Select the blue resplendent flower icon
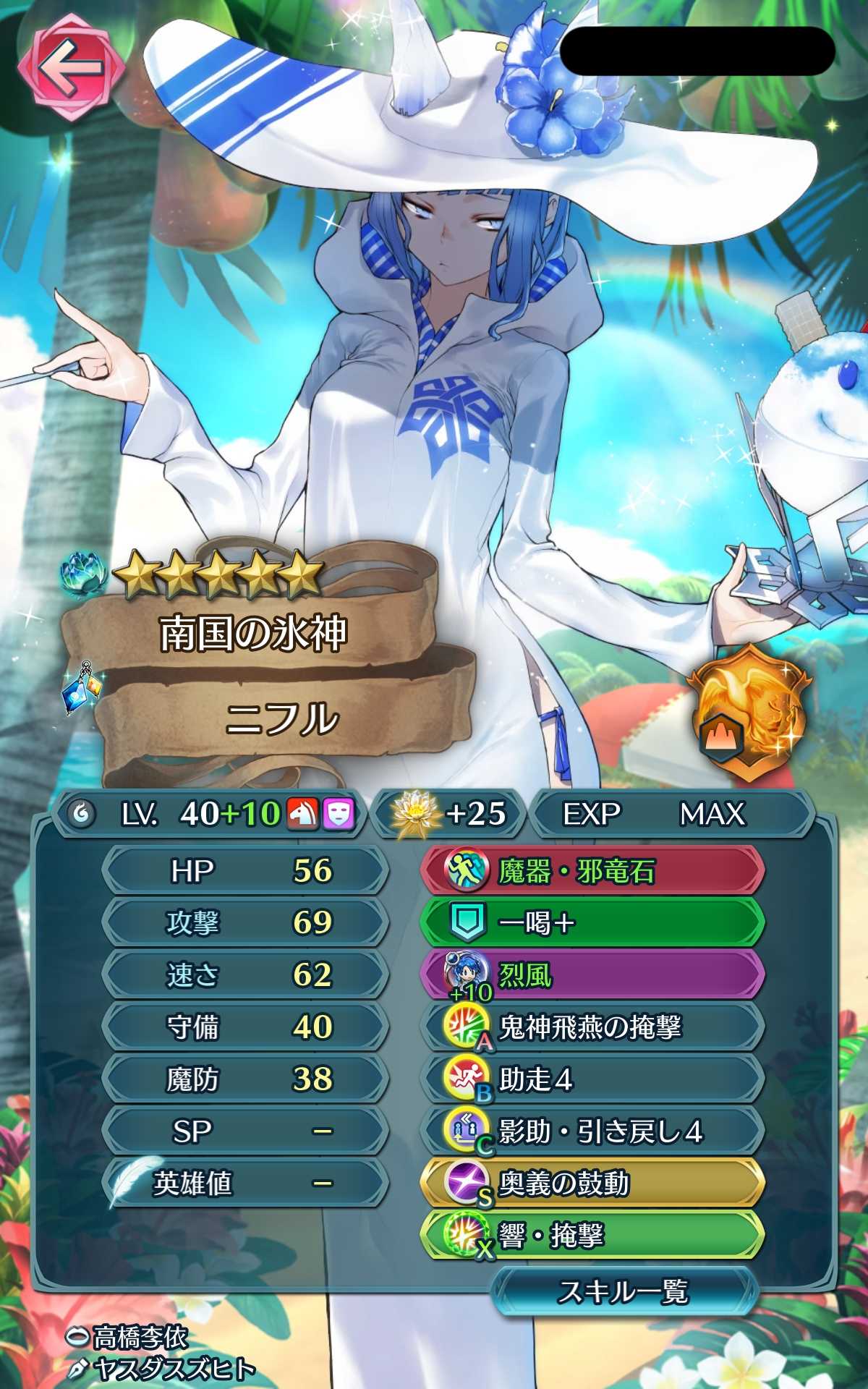Screen dimensions: 868x1389 [x=85, y=577]
